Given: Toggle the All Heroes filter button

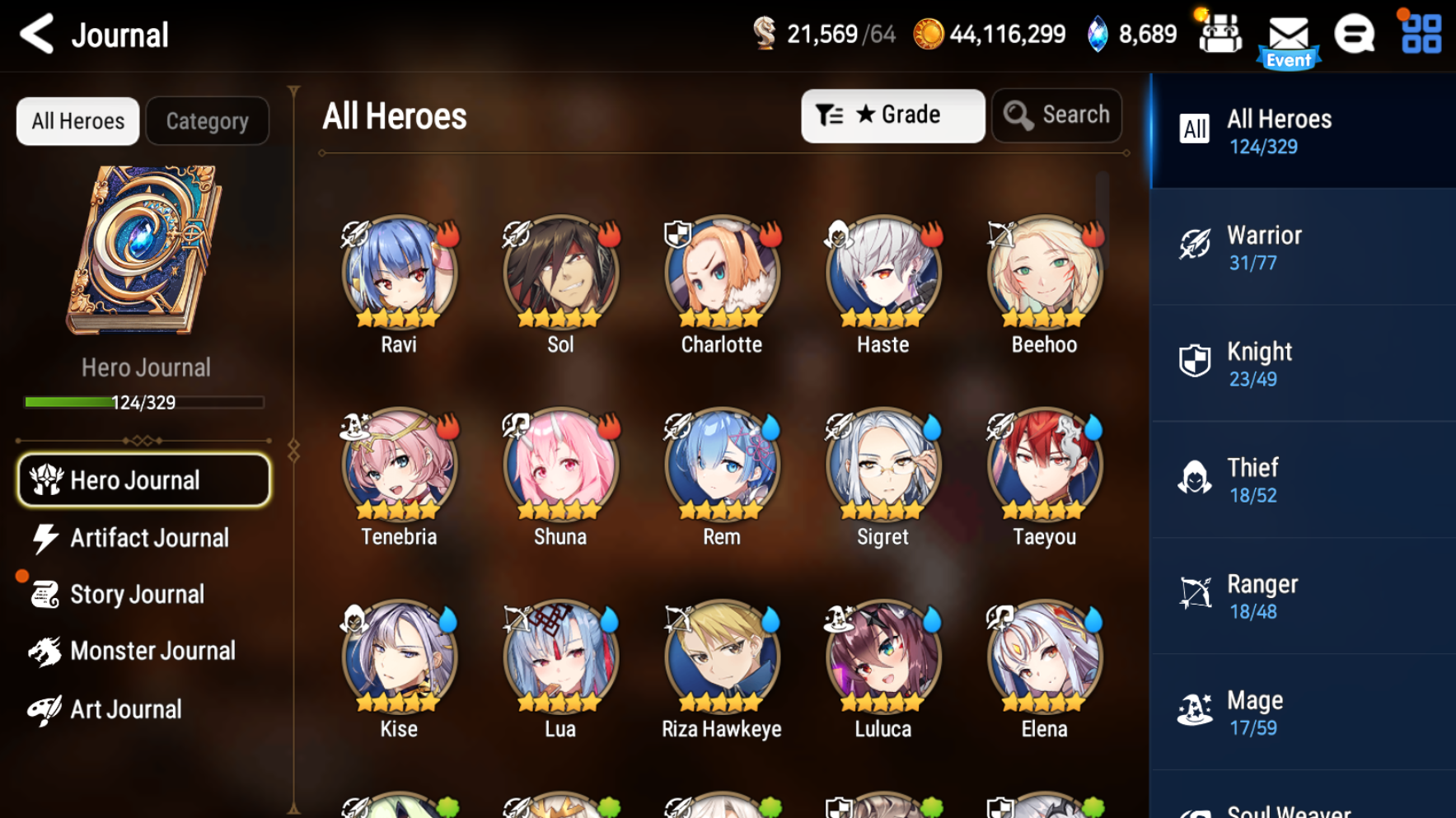Looking at the screenshot, I should 77,120.
